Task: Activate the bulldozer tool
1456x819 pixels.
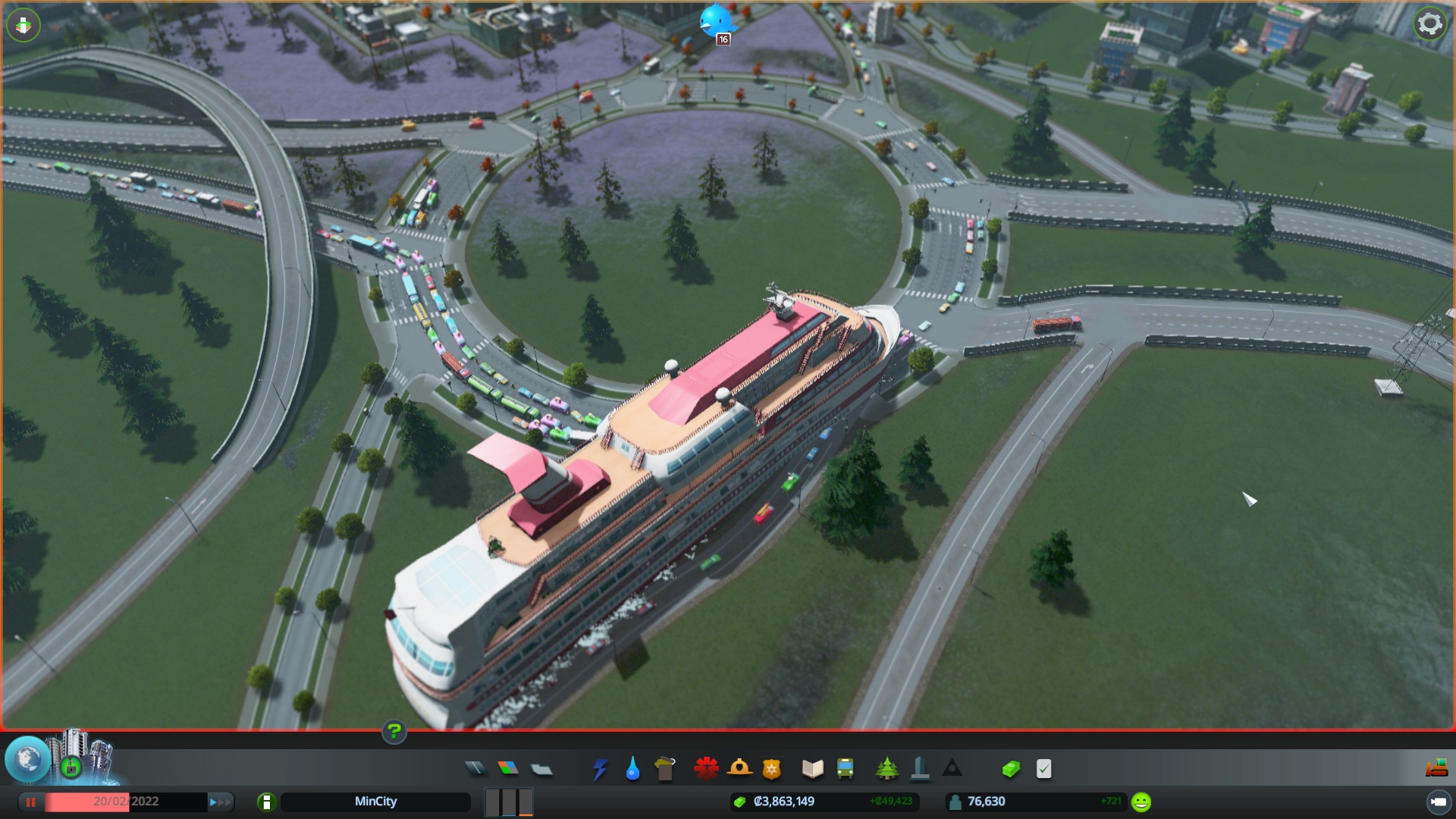Action: click(x=1436, y=769)
